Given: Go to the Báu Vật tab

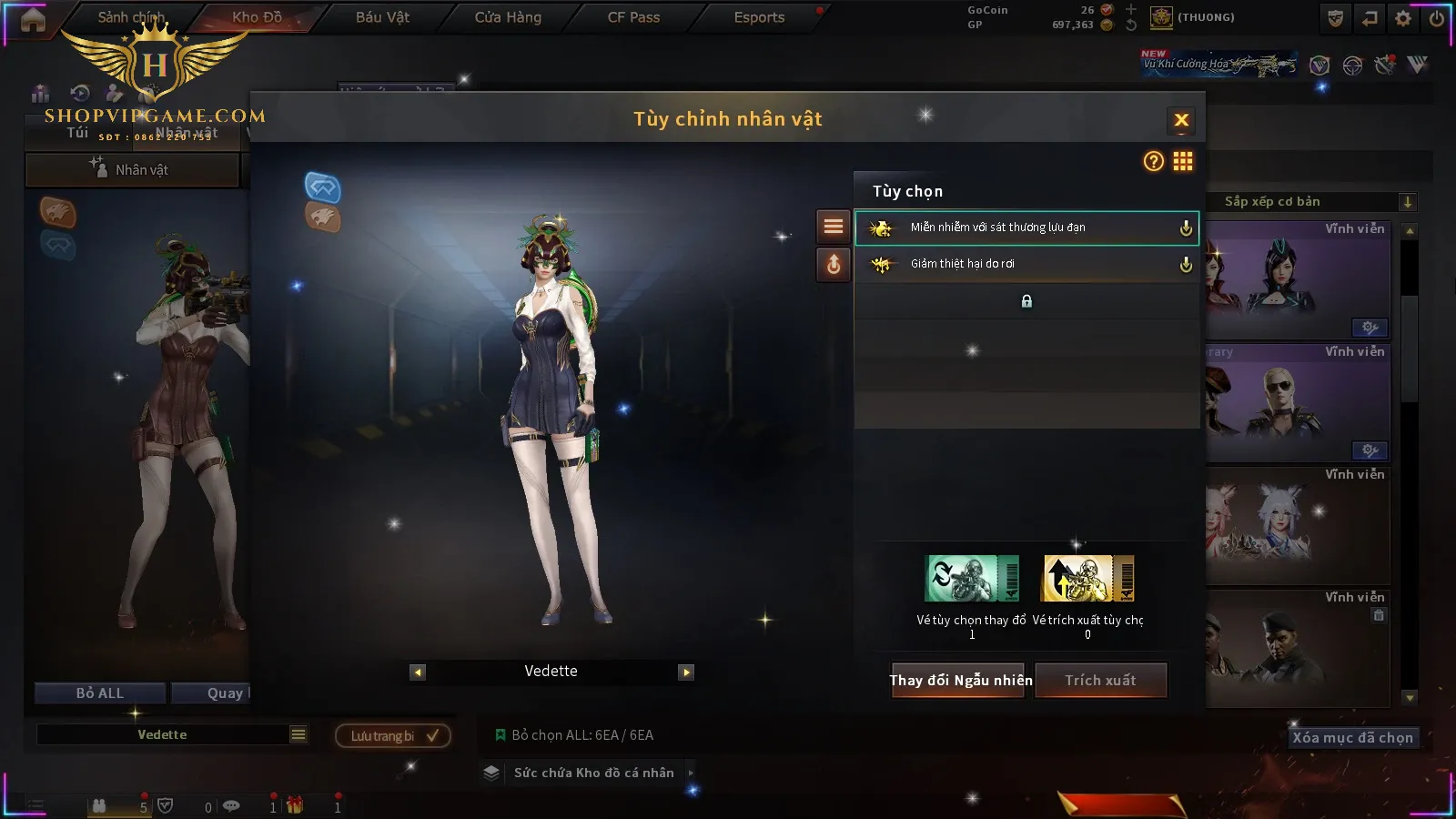Looking at the screenshot, I should click(382, 17).
